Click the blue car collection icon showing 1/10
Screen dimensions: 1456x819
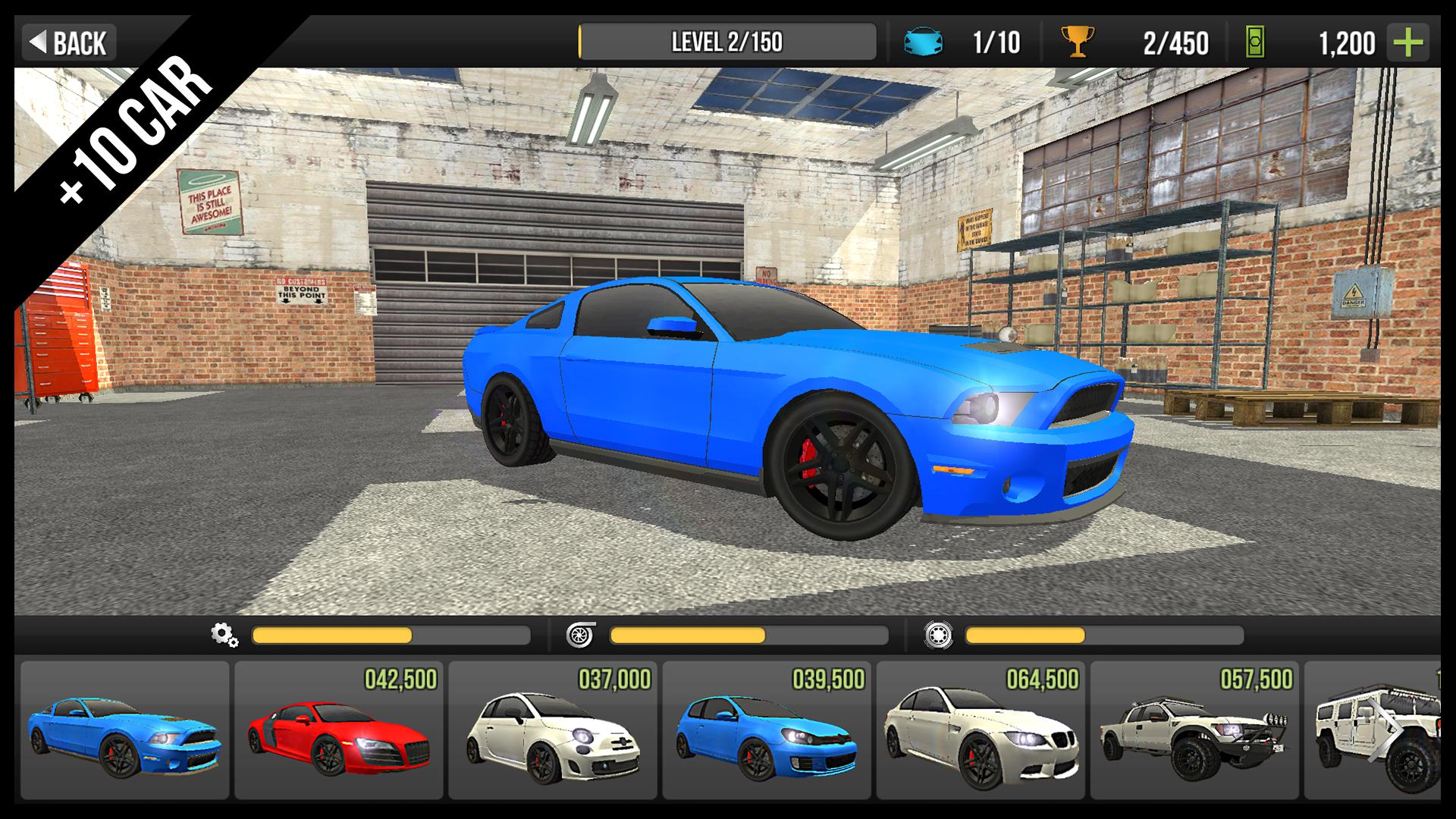coord(924,42)
